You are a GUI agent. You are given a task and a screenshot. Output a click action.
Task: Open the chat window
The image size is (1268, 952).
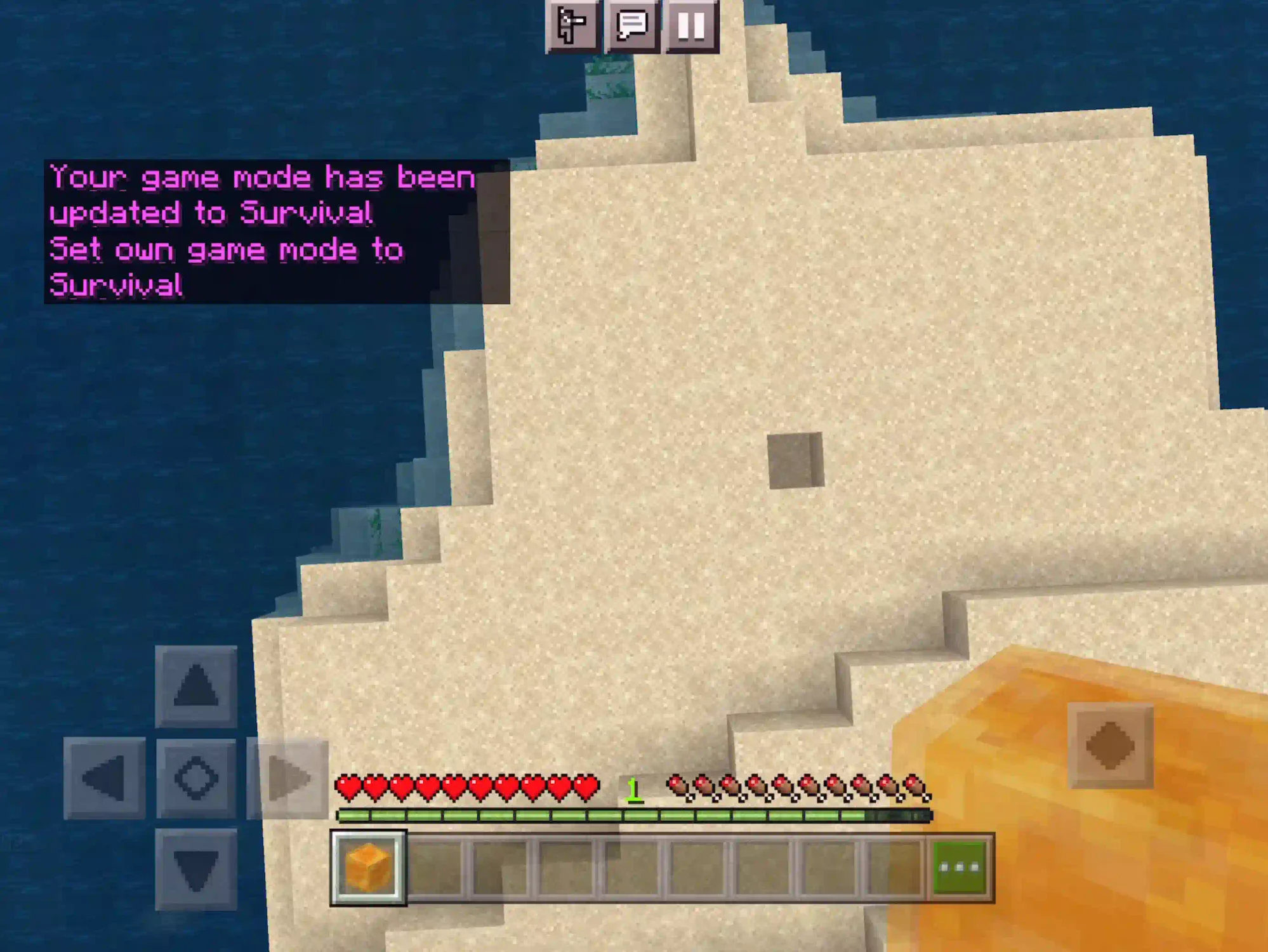click(631, 25)
